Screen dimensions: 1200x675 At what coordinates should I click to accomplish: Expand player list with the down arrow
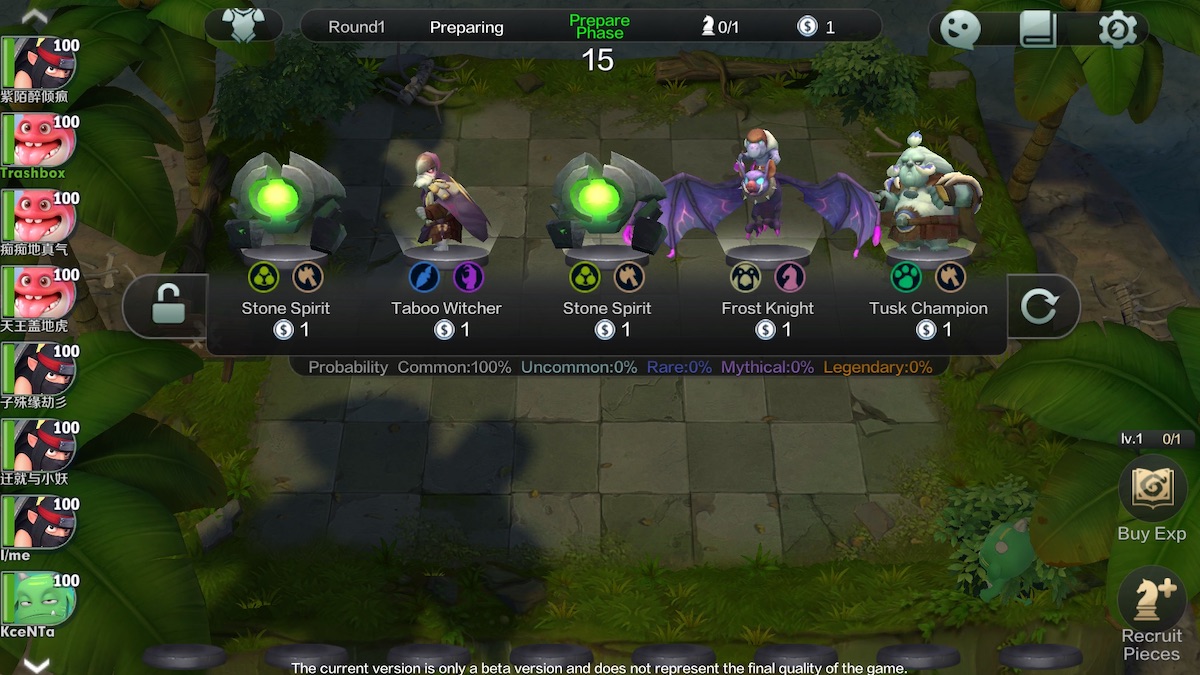point(35,663)
